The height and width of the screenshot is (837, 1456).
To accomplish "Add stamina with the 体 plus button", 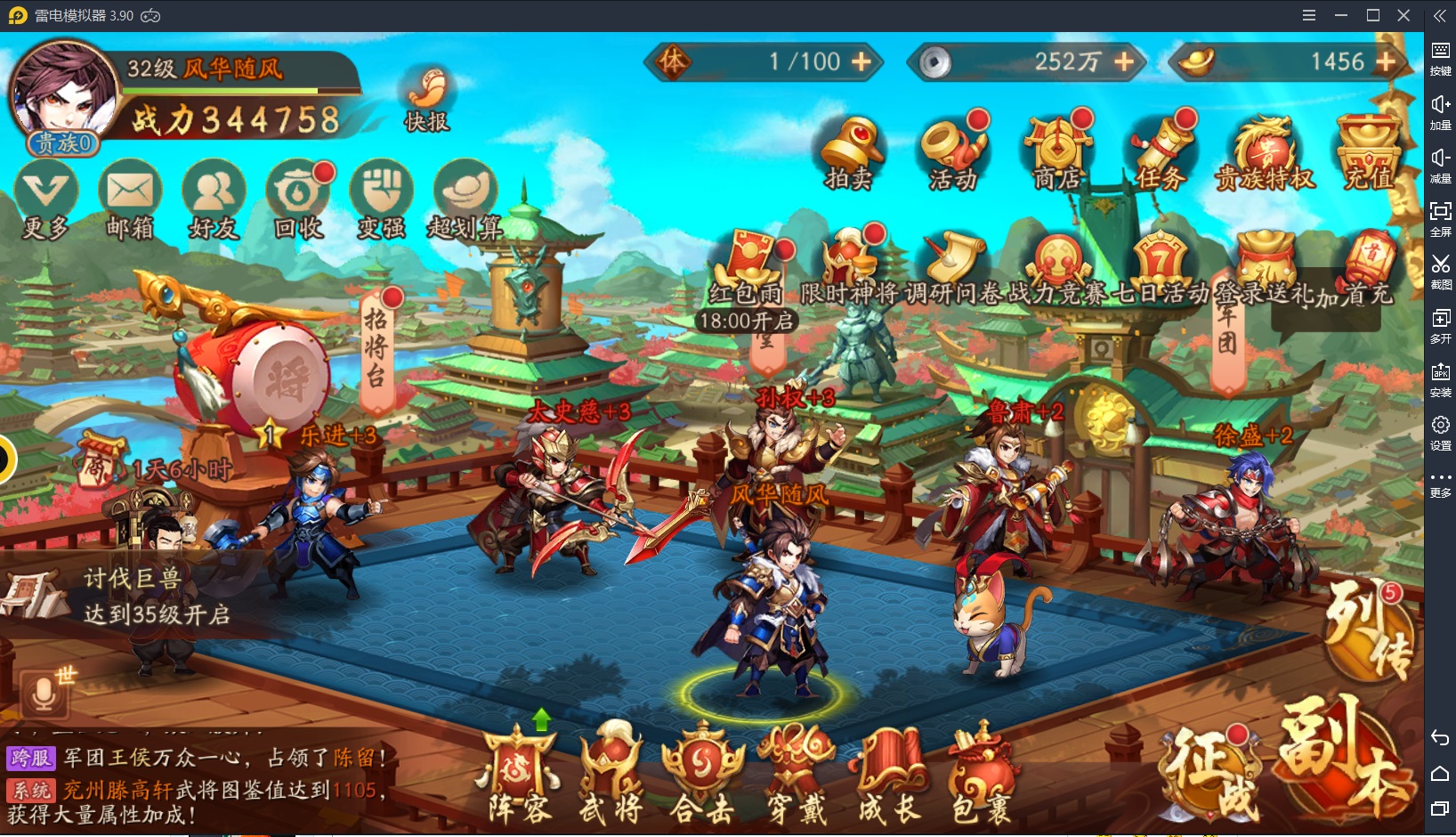I will click(x=861, y=61).
